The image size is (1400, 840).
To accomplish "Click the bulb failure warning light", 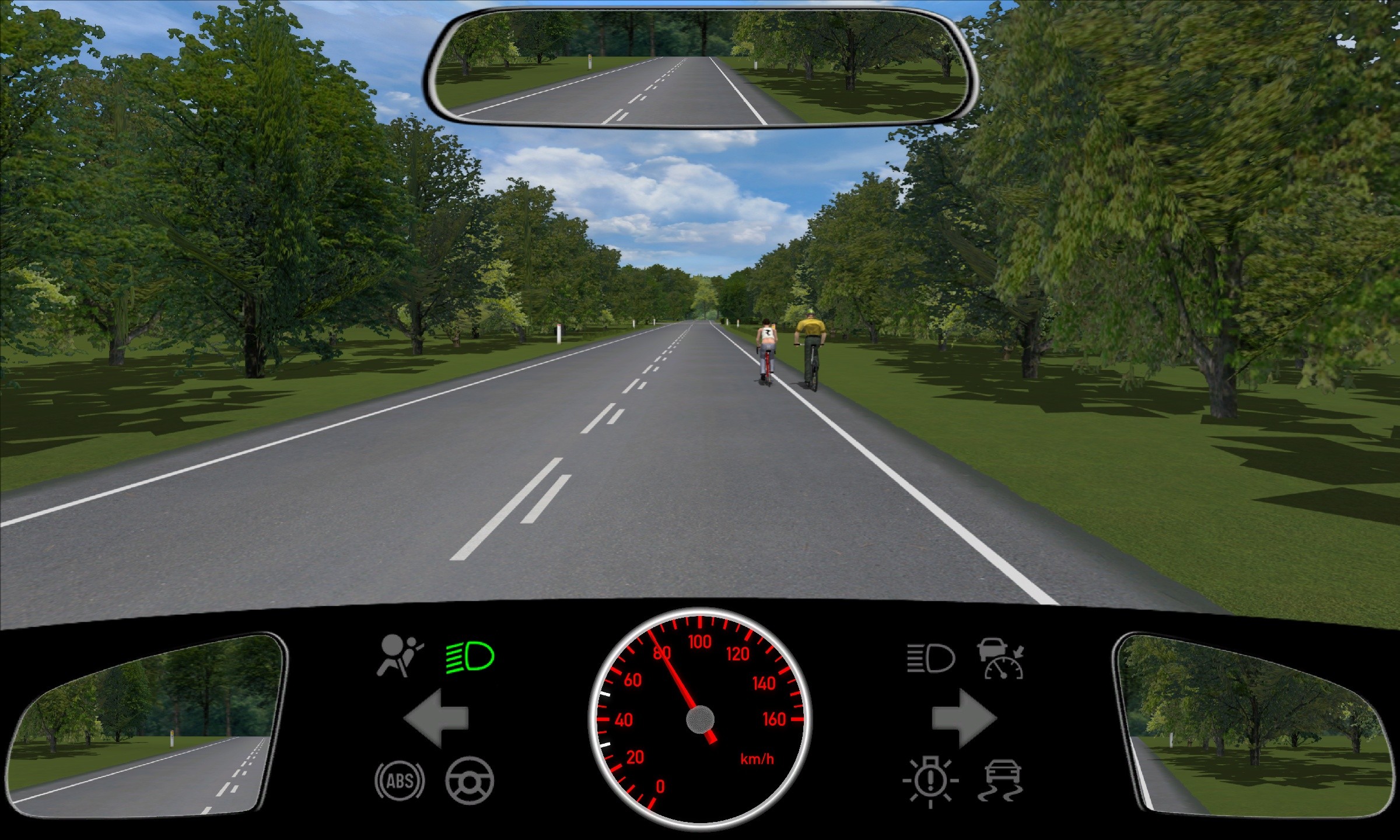I will [930, 782].
